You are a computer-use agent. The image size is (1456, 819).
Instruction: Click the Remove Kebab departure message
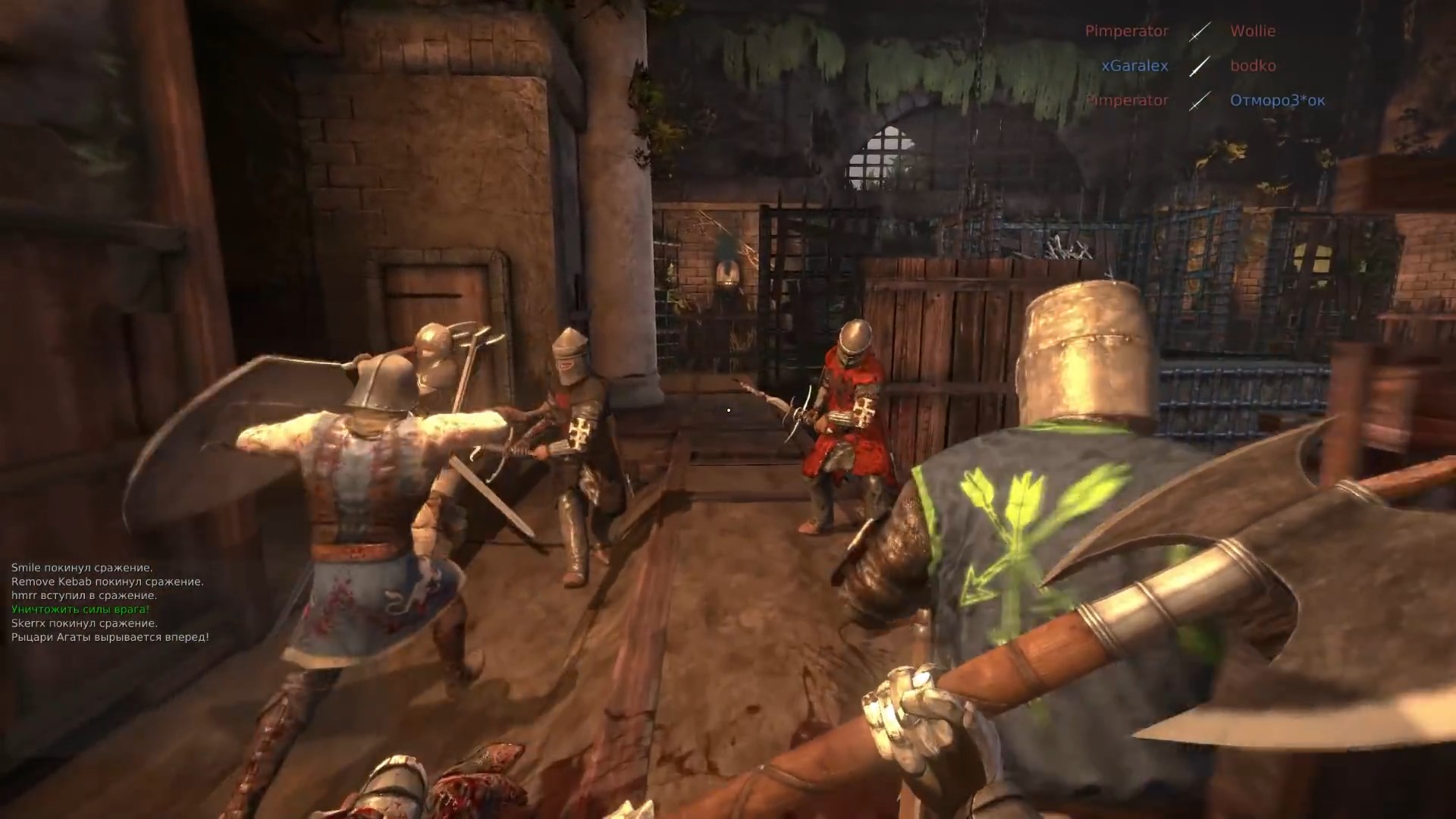tap(107, 580)
